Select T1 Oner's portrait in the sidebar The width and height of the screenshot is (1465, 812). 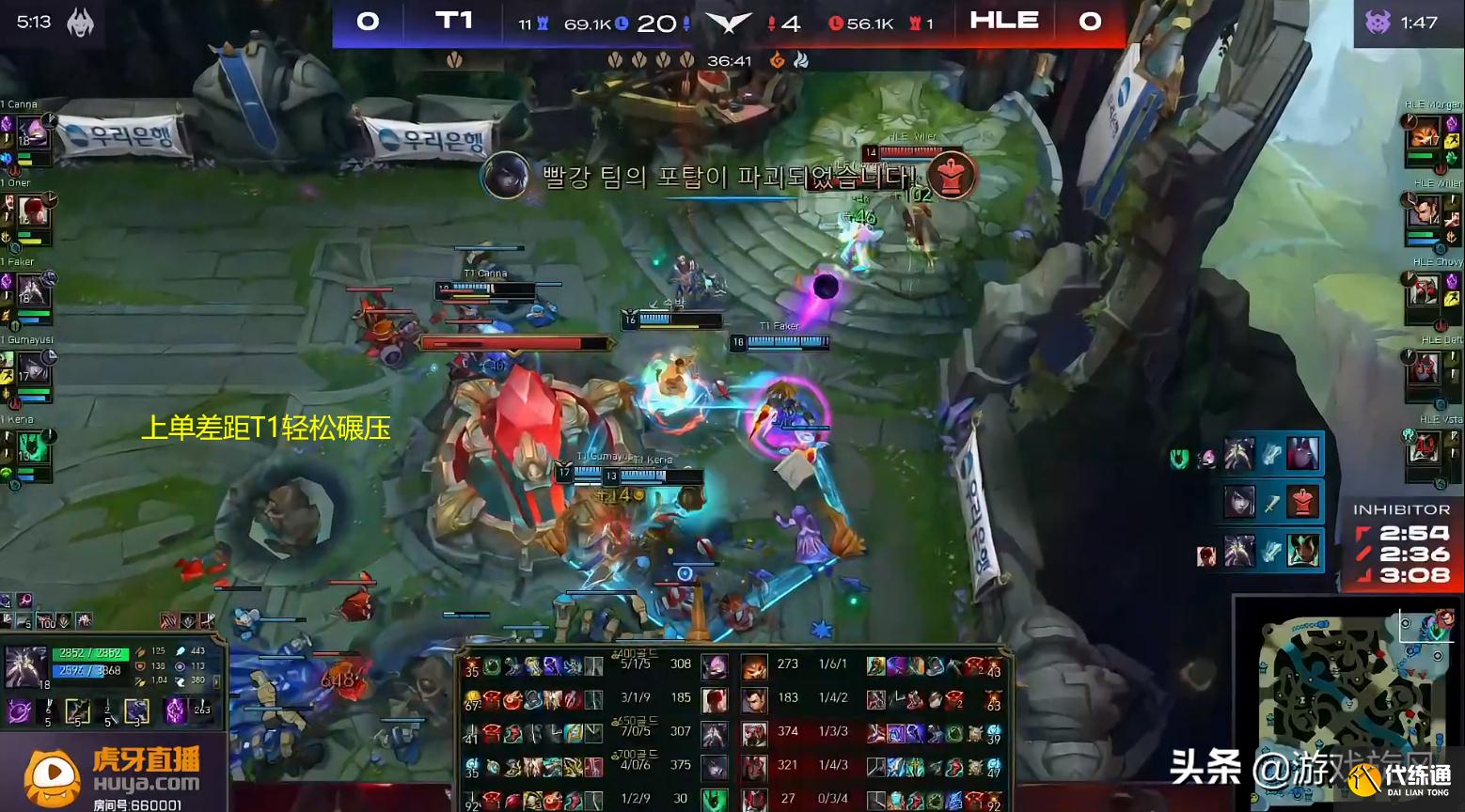[32, 211]
